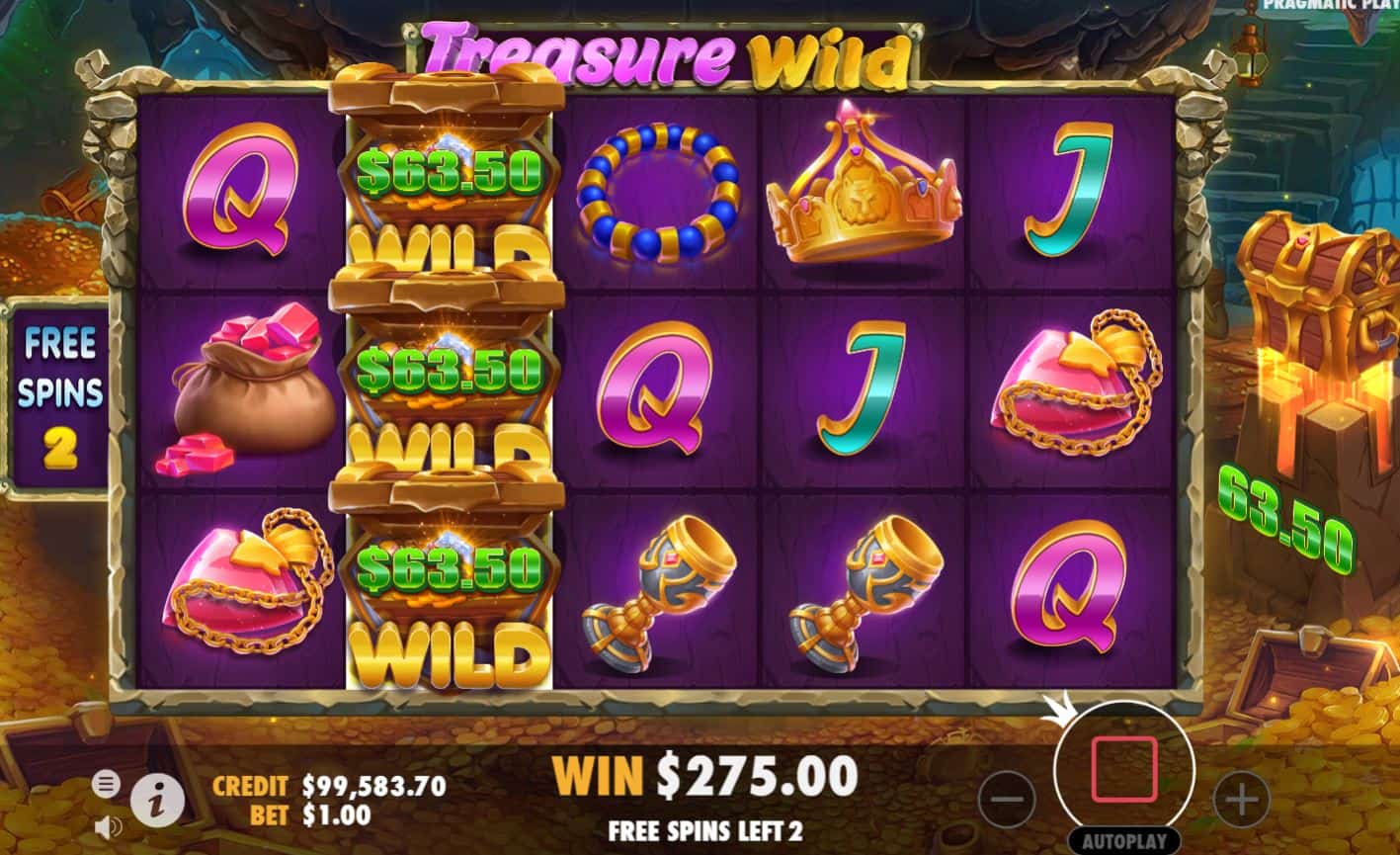Open the hamburger game menu
1400x855 pixels.
(105, 782)
